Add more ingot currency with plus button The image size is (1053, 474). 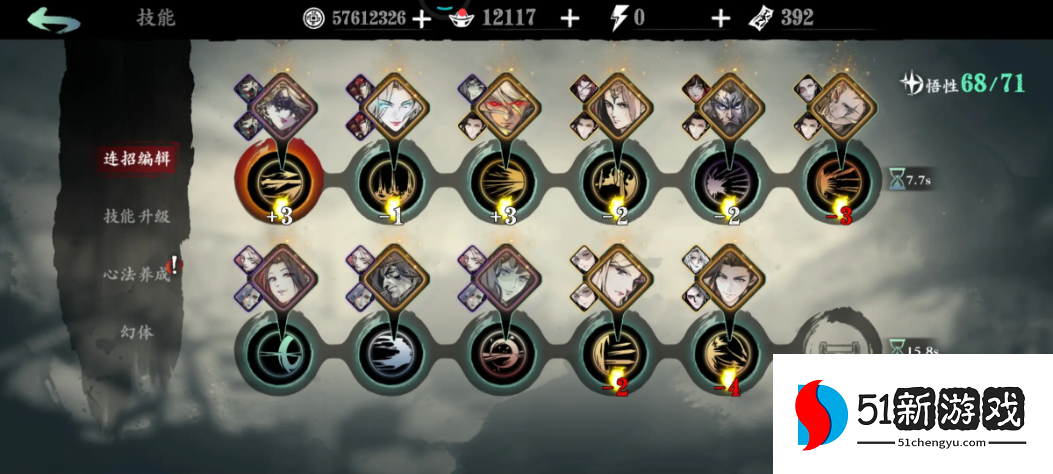click(x=570, y=18)
